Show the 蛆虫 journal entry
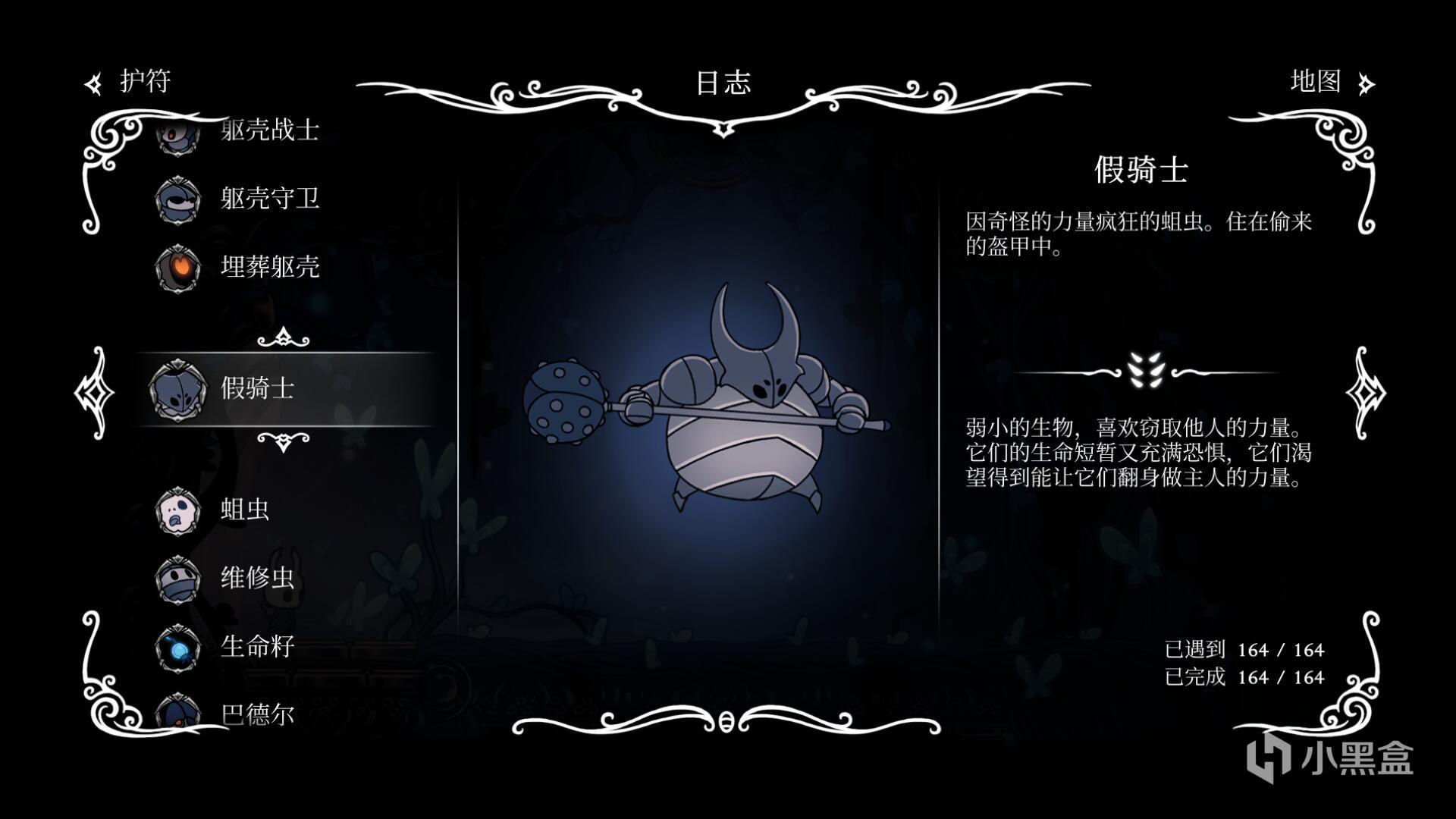The height and width of the screenshot is (819, 1456). point(244,510)
